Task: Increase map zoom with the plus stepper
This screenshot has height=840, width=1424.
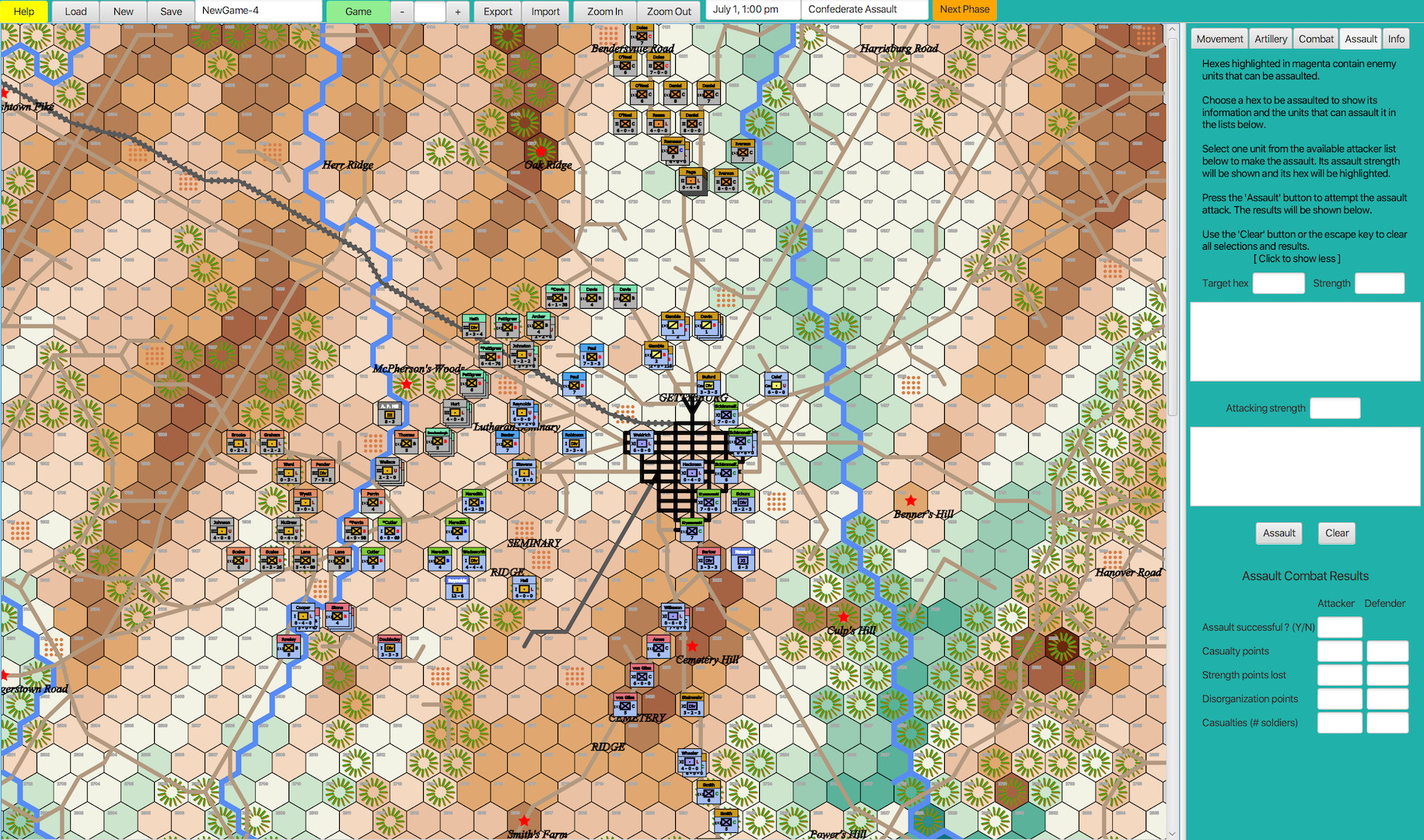Action: click(457, 11)
